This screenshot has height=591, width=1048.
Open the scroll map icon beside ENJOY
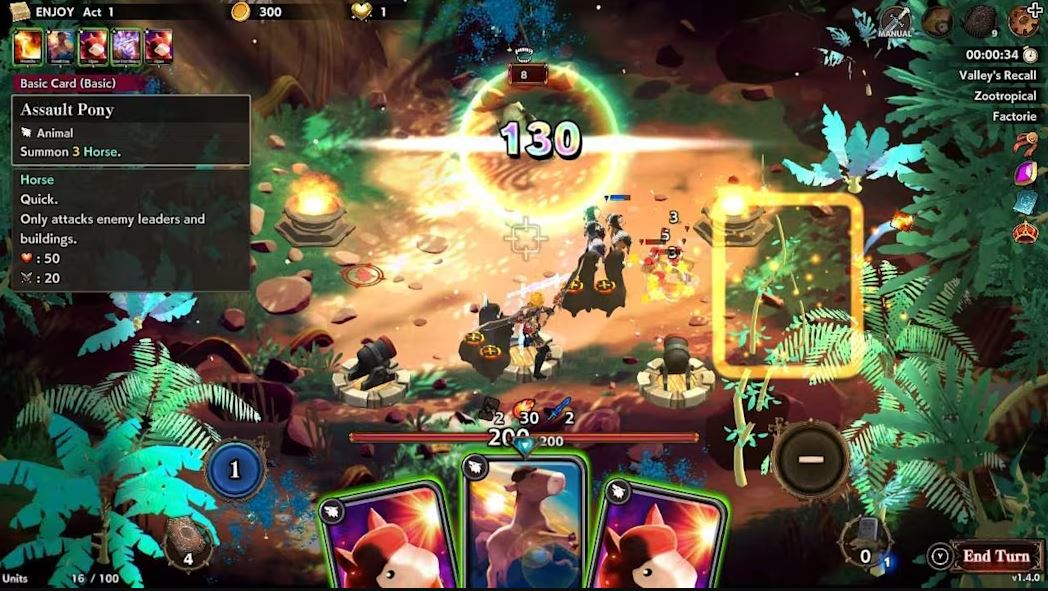click(x=19, y=11)
